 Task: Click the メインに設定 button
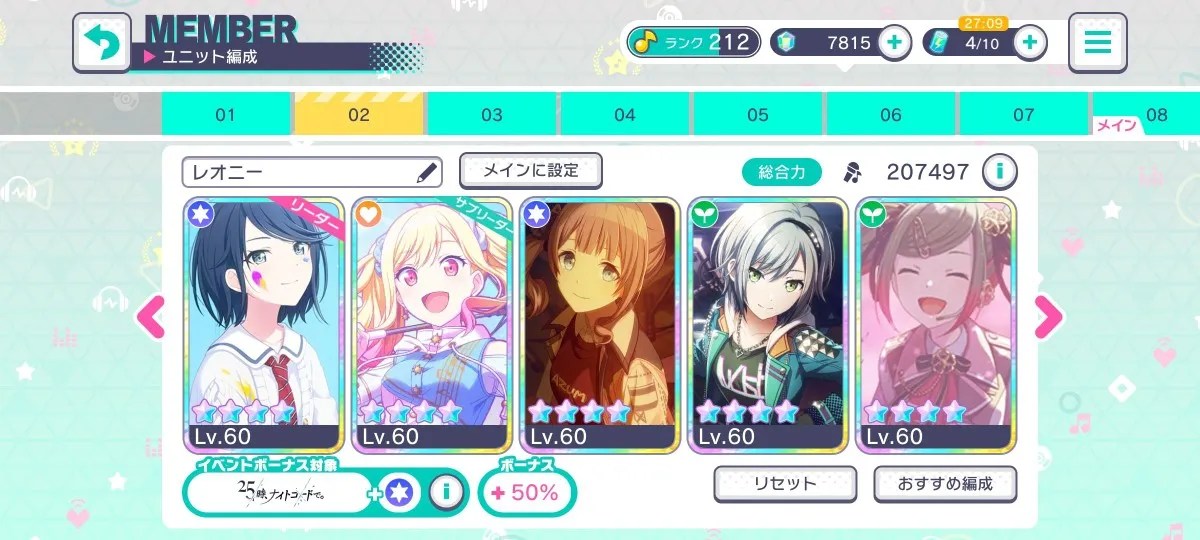coord(530,171)
